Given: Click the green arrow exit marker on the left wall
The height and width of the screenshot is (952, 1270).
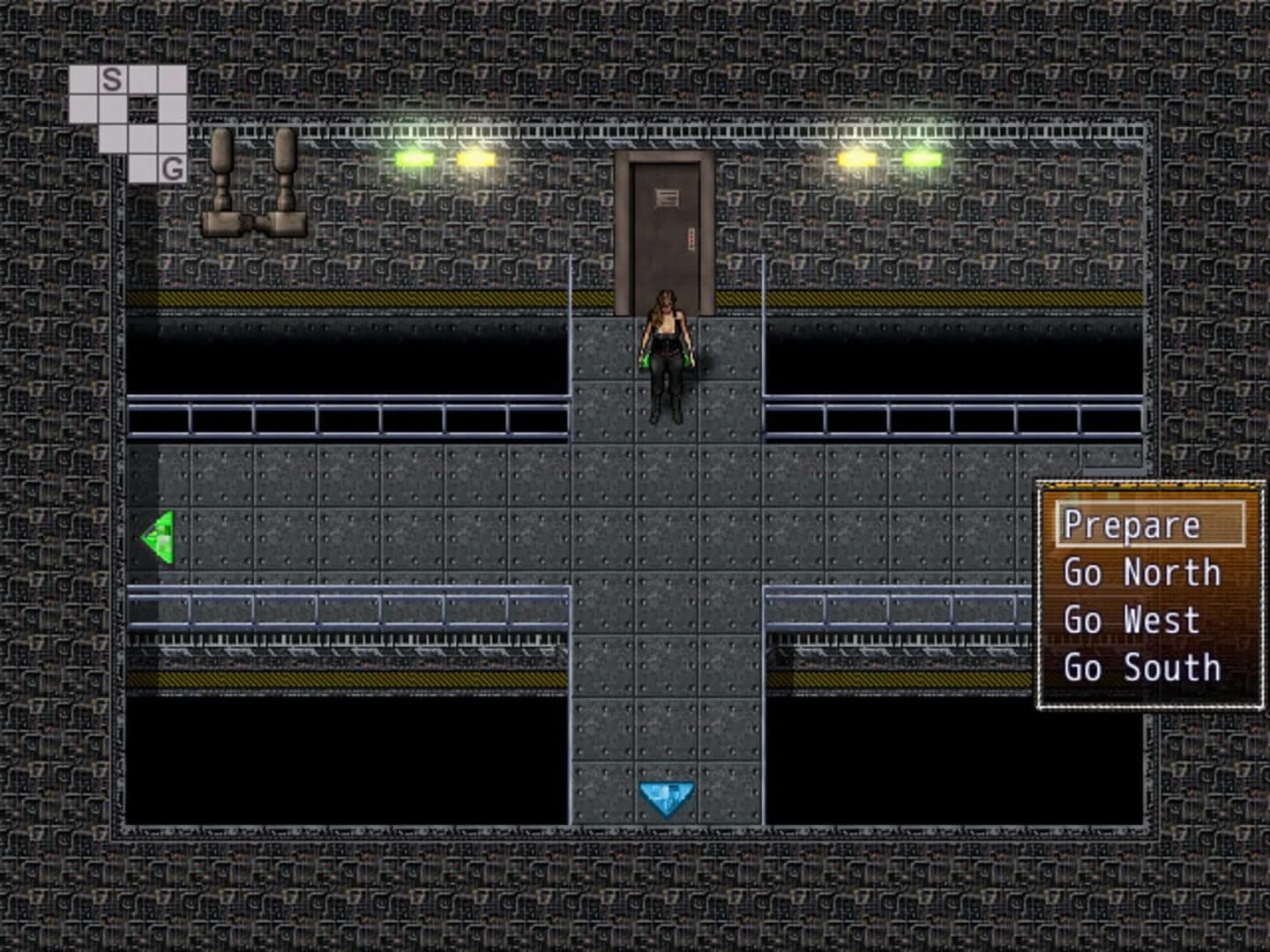Looking at the screenshot, I should pyautogui.click(x=159, y=535).
